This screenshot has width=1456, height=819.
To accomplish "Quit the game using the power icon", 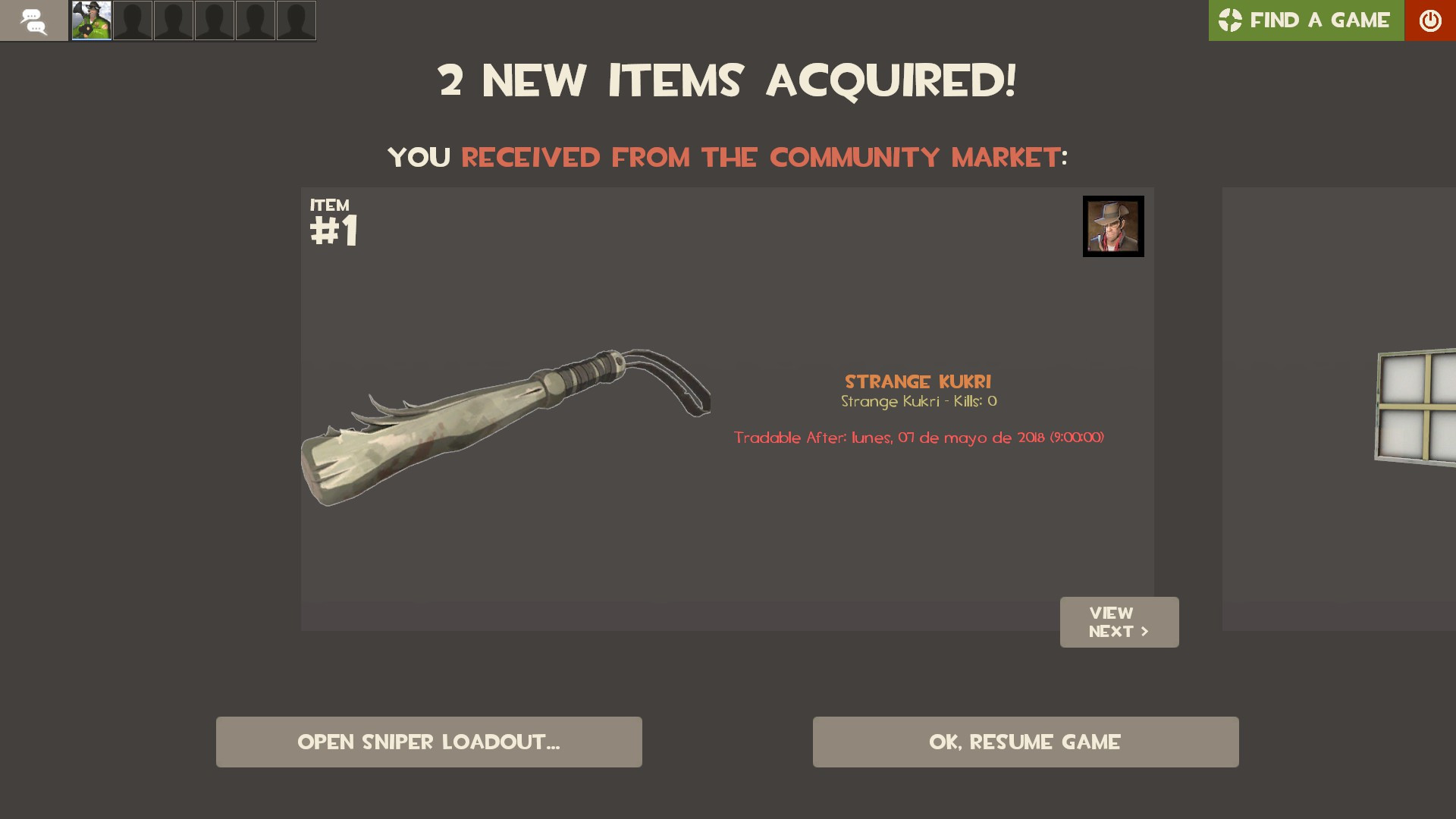I will tap(1430, 20).
